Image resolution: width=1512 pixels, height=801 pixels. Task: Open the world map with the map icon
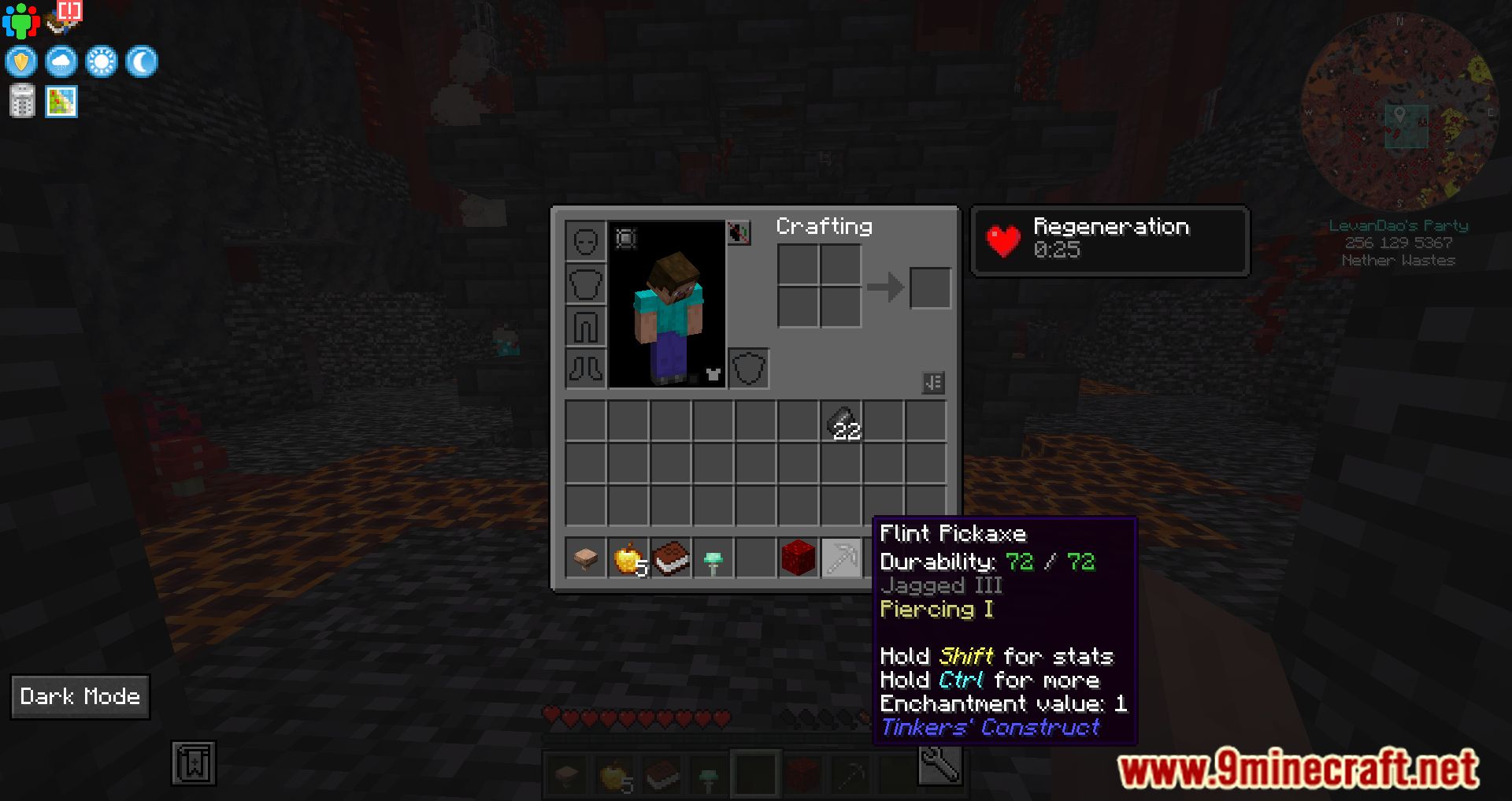61,101
